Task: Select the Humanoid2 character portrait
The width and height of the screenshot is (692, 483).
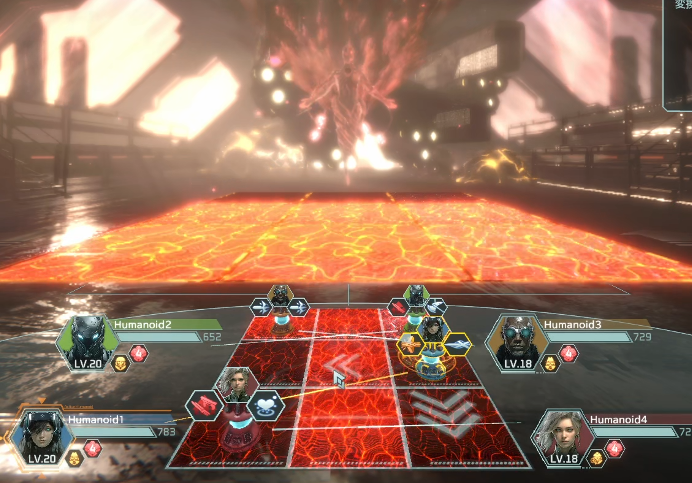Action: [87, 340]
